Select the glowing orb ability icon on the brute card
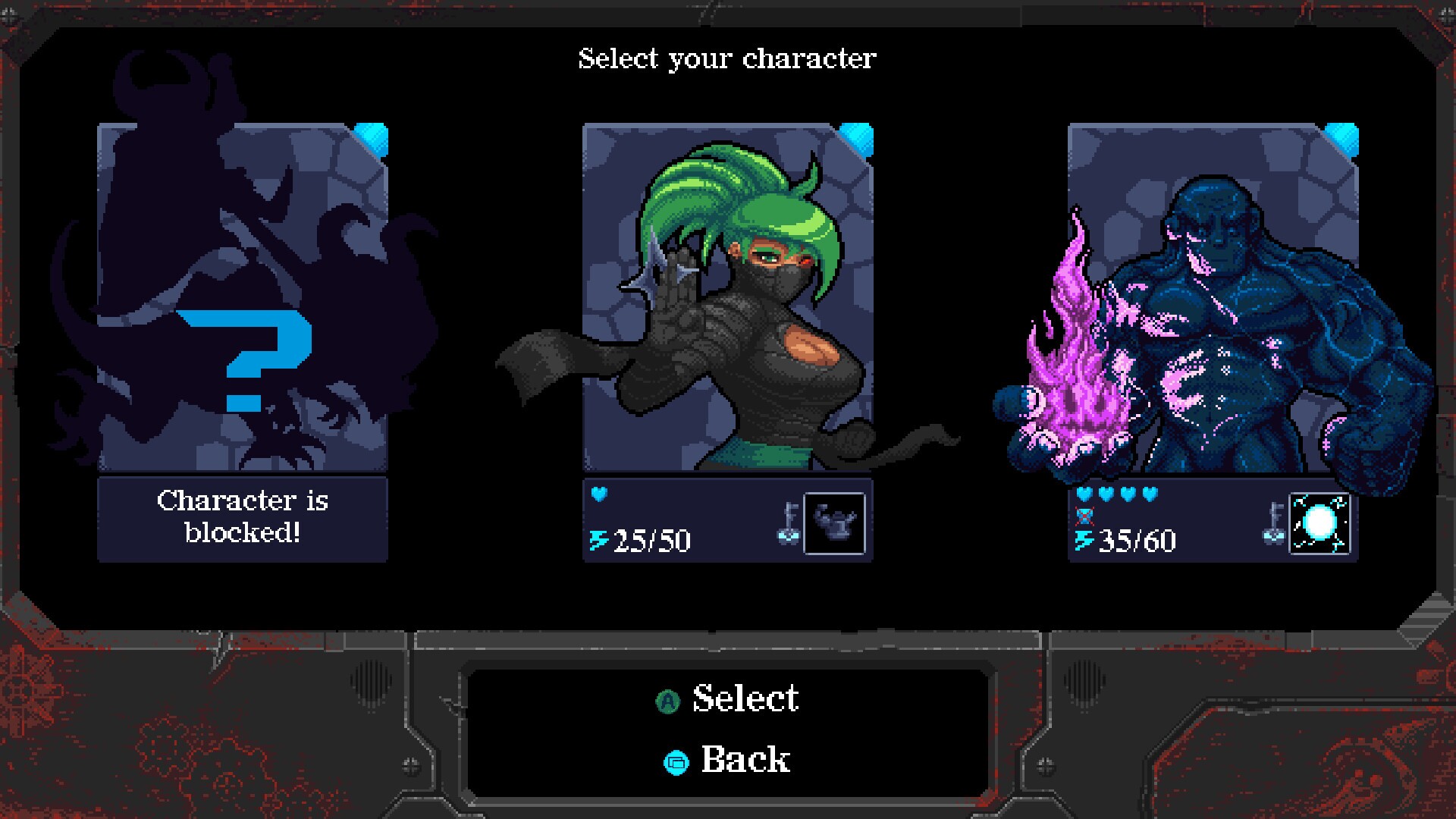The width and height of the screenshot is (1456, 819). [1319, 522]
